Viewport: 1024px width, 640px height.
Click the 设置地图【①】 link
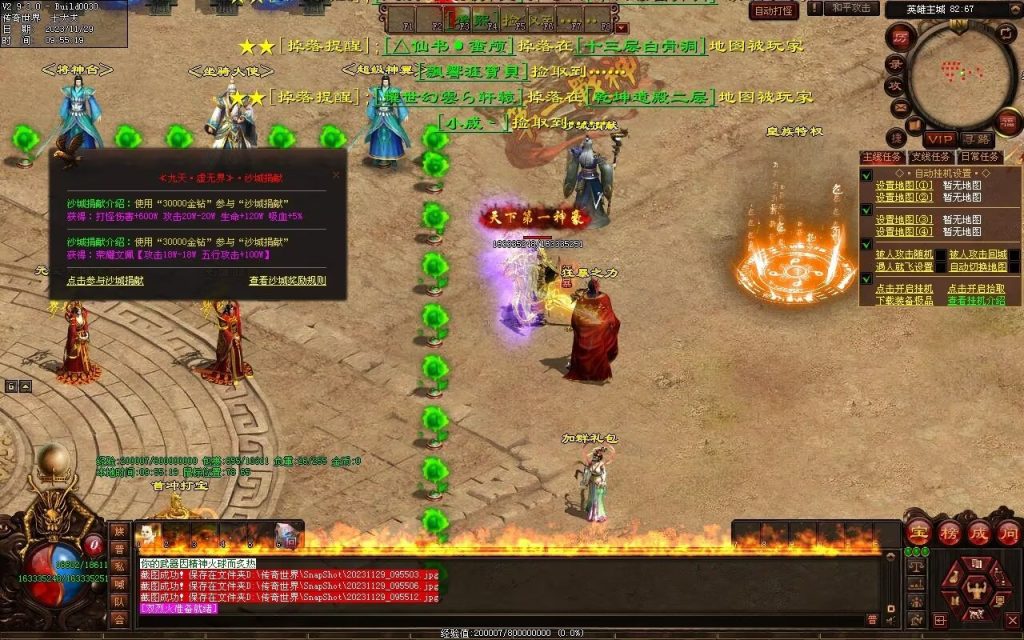click(904, 185)
